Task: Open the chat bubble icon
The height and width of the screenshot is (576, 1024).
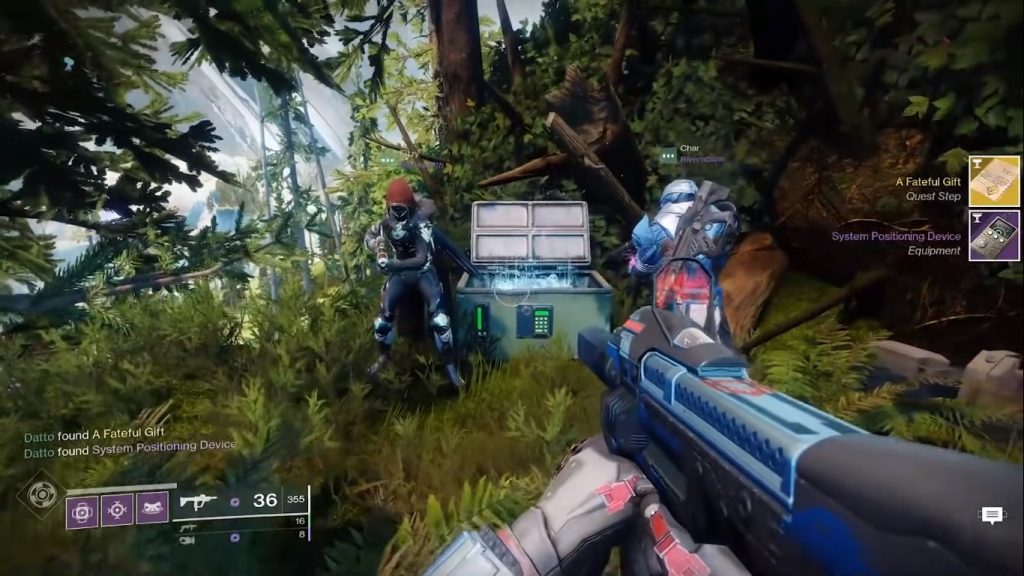Action: [x=992, y=515]
